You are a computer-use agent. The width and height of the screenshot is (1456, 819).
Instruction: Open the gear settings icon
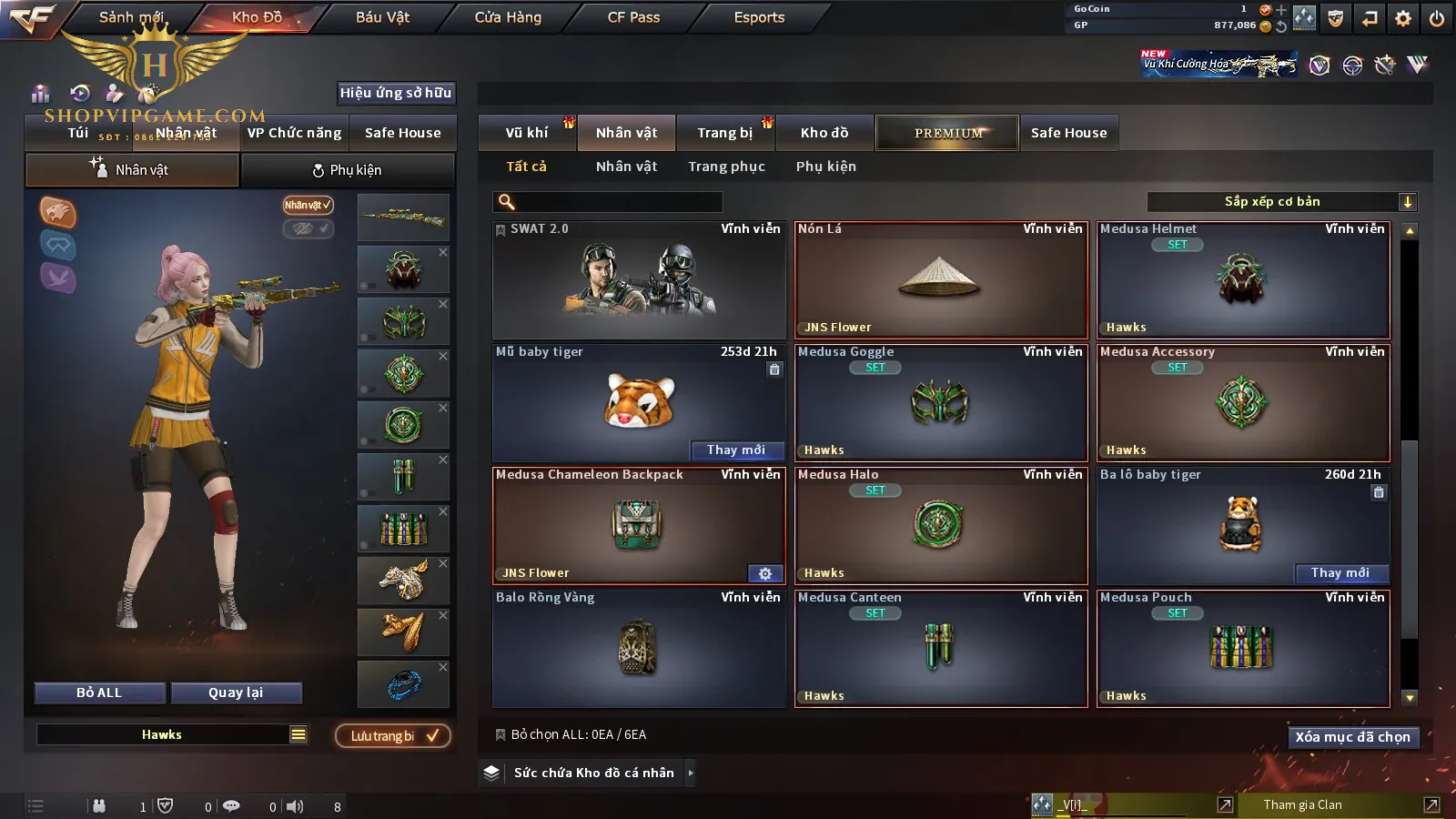1403,18
